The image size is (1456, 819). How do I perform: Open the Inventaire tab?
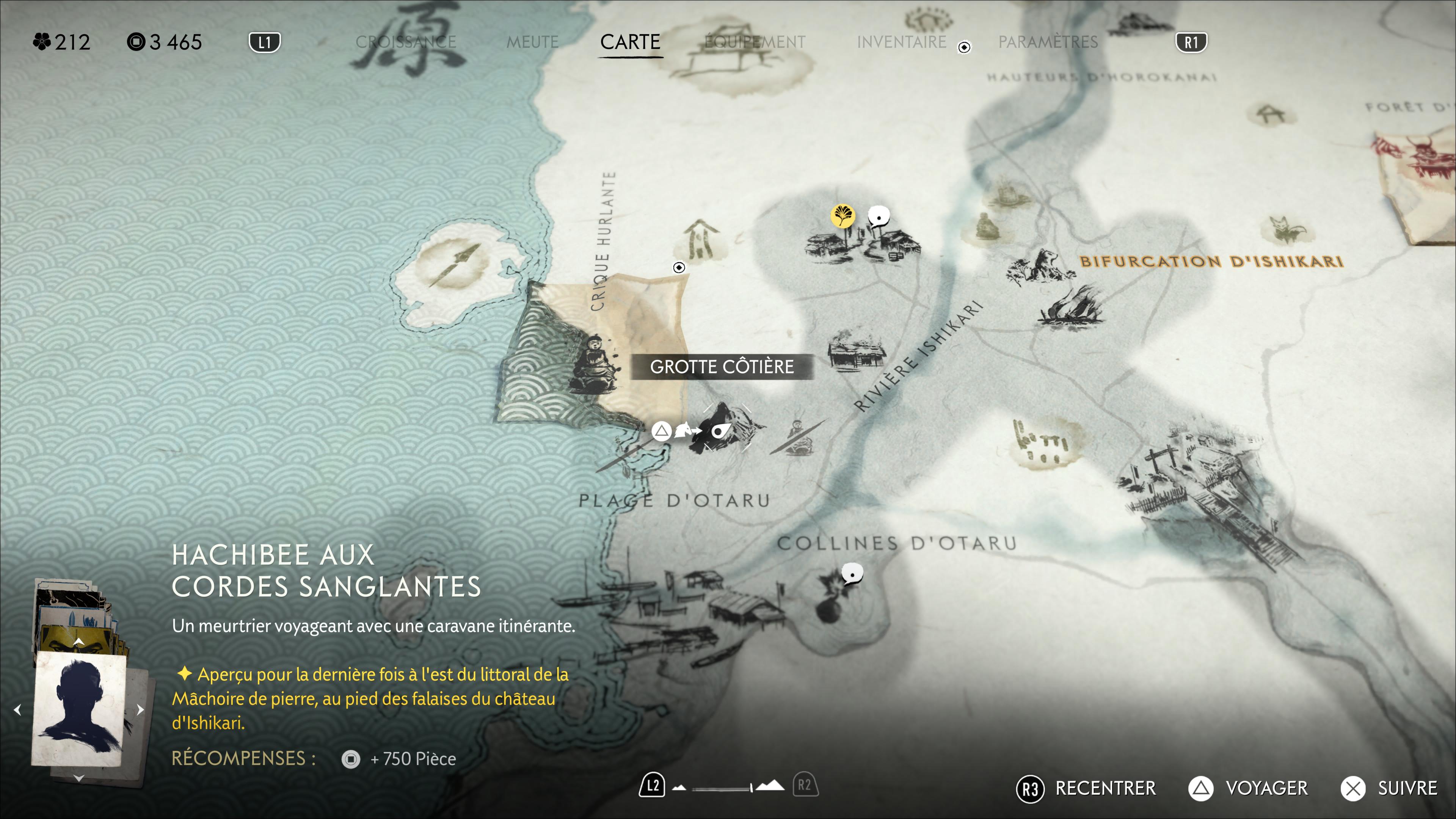[901, 42]
